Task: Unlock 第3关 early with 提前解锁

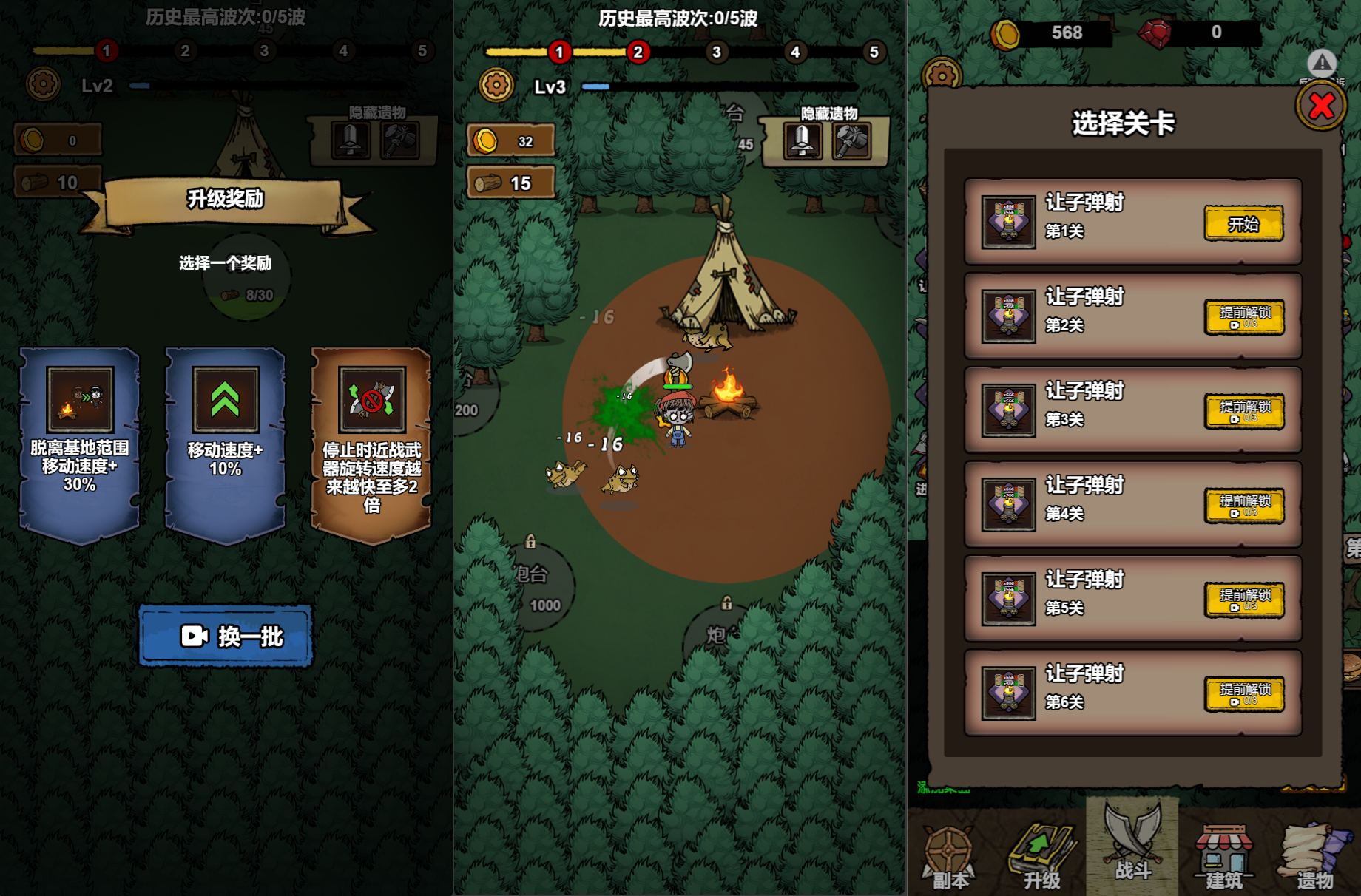Action: click(x=1244, y=411)
